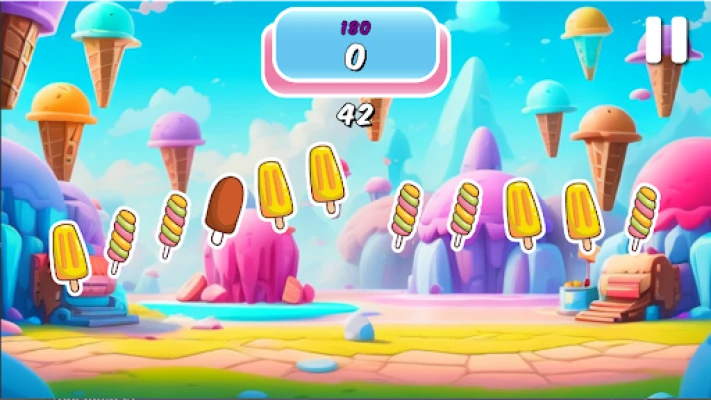Tap the chocolate brown popsicle
This screenshot has height=400, width=711.
coord(224,205)
